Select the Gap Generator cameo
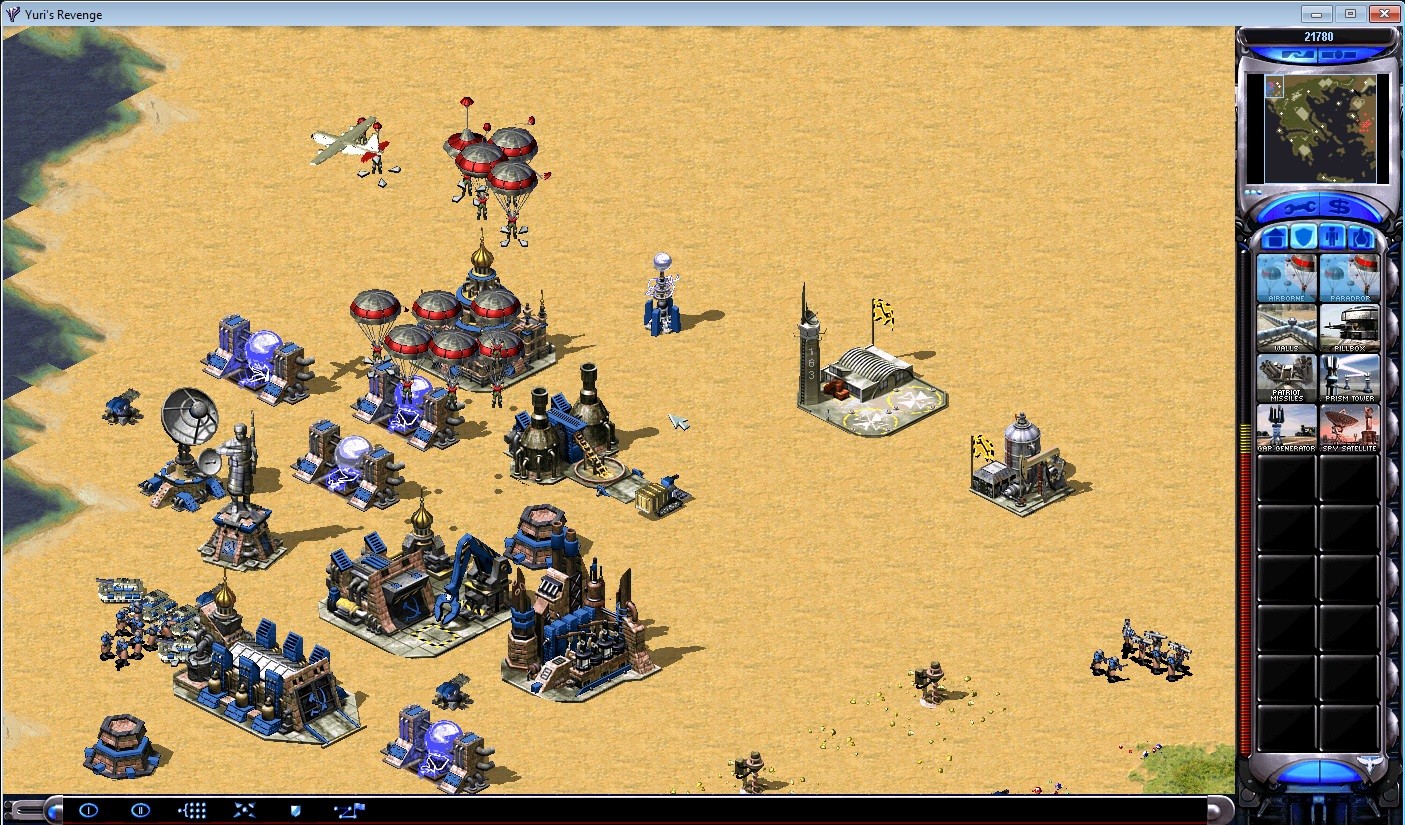This screenshot has width=1405, height=825. [1285, 428]
